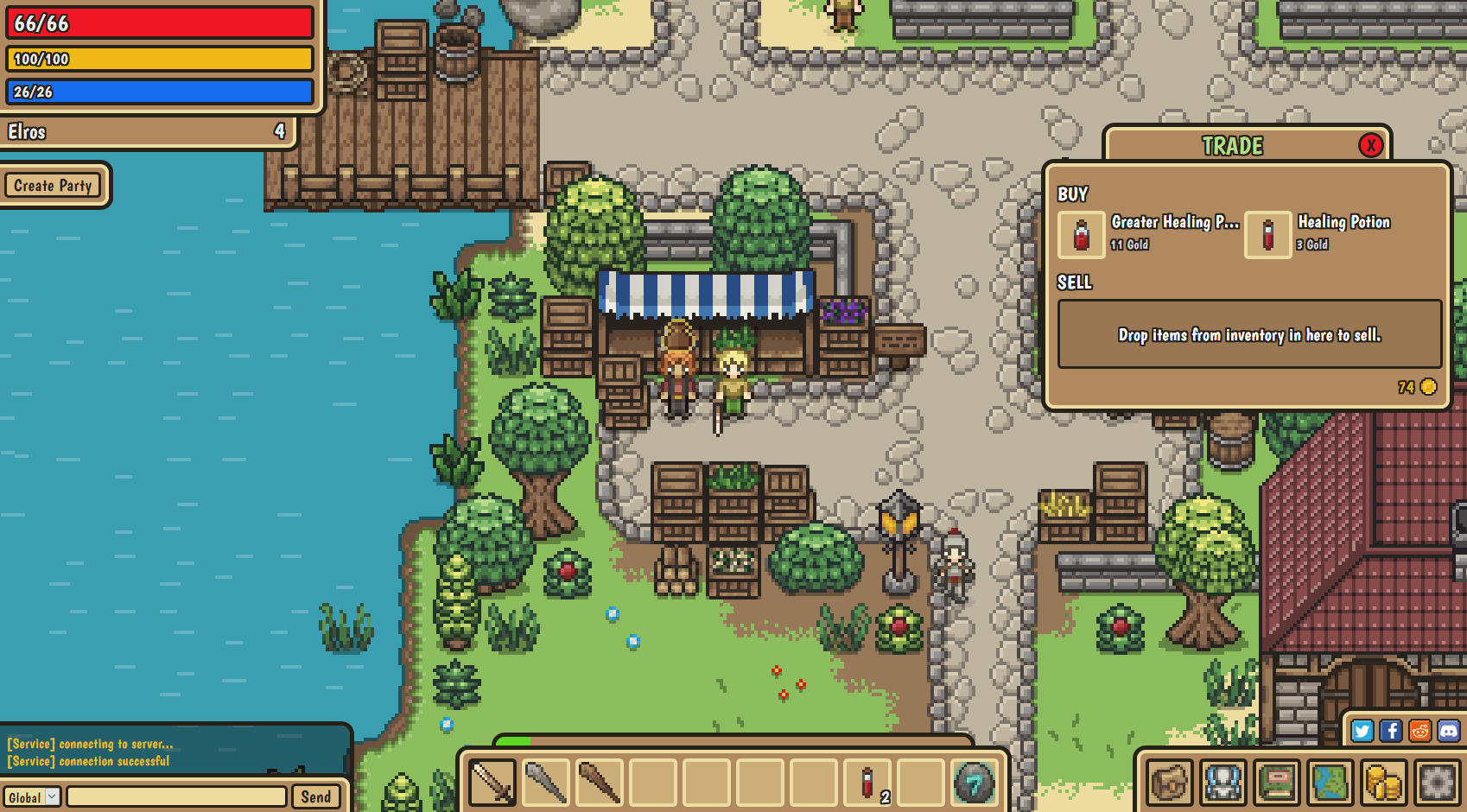This screenshot has width=1467, height=812.
Task: Close the Trade window
Action: [1370, 145]
